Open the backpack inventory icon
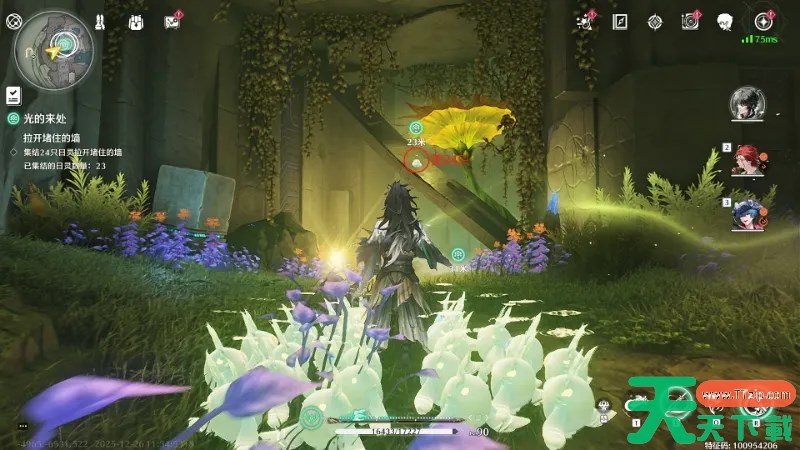This screenshot has width=800, height=450. tap(136, 21)
